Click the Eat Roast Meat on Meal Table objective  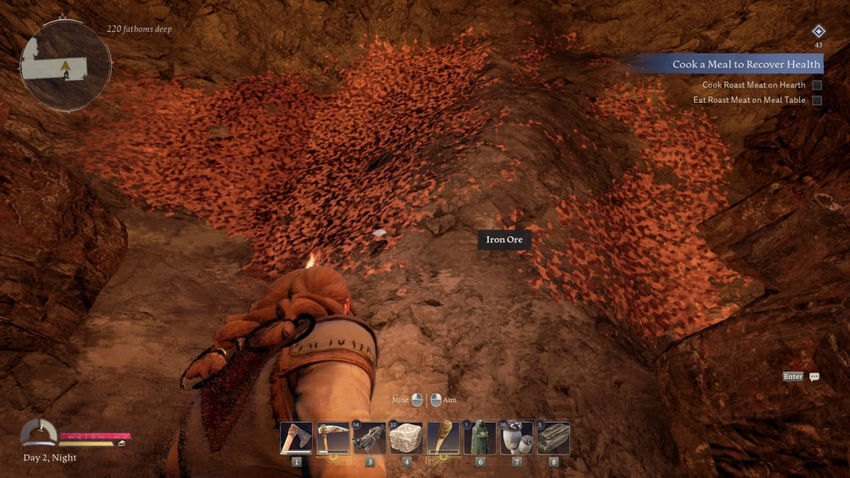coord(749,100)
